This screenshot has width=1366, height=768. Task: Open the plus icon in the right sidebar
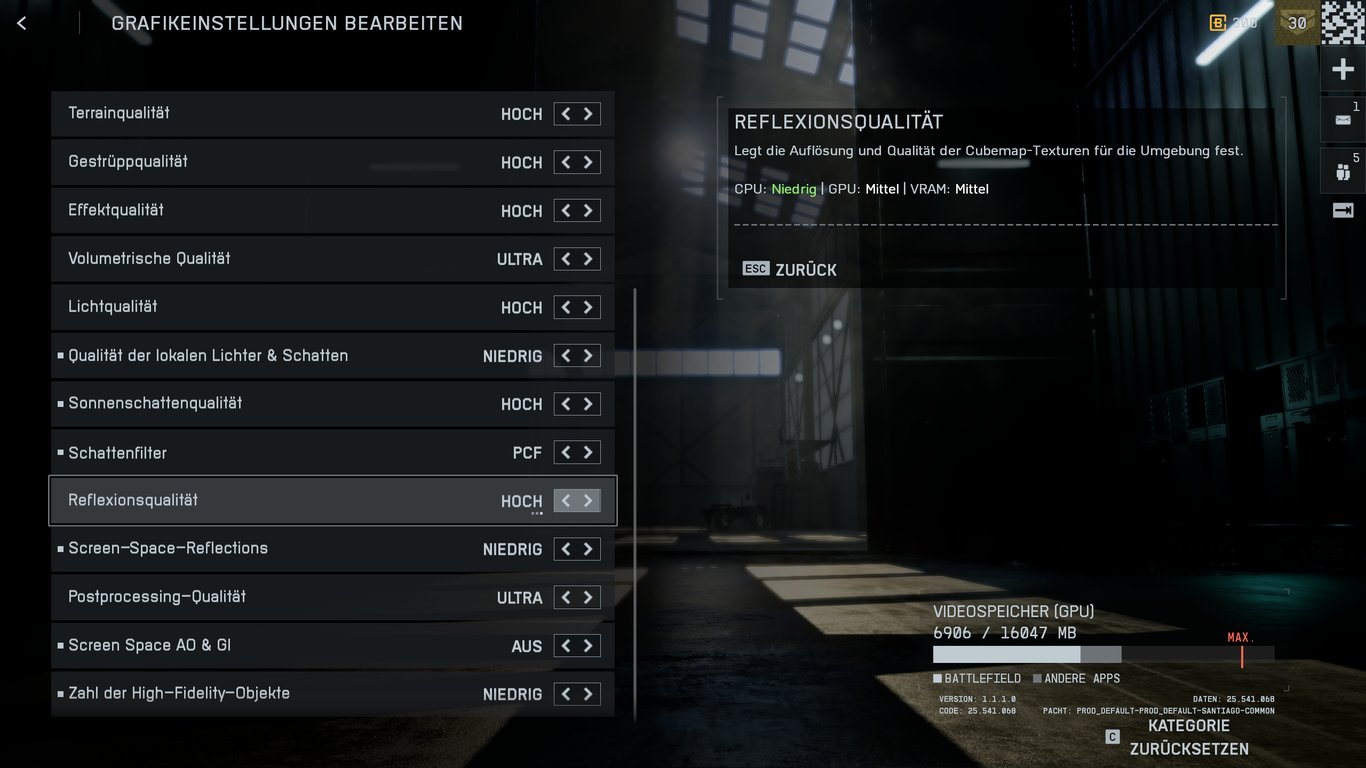pos(1343,70)
